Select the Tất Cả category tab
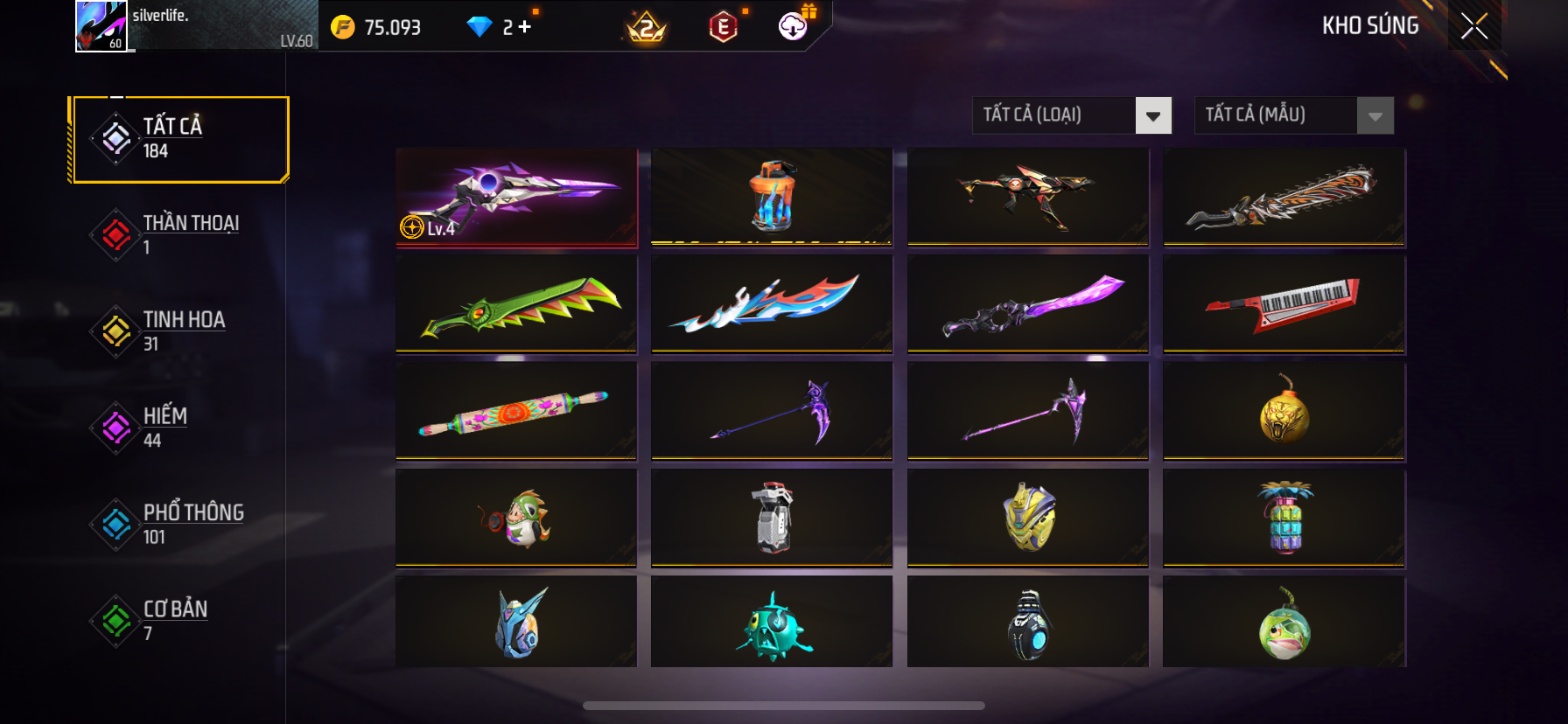The image size is (1568, 724). [x=181, y=139]
